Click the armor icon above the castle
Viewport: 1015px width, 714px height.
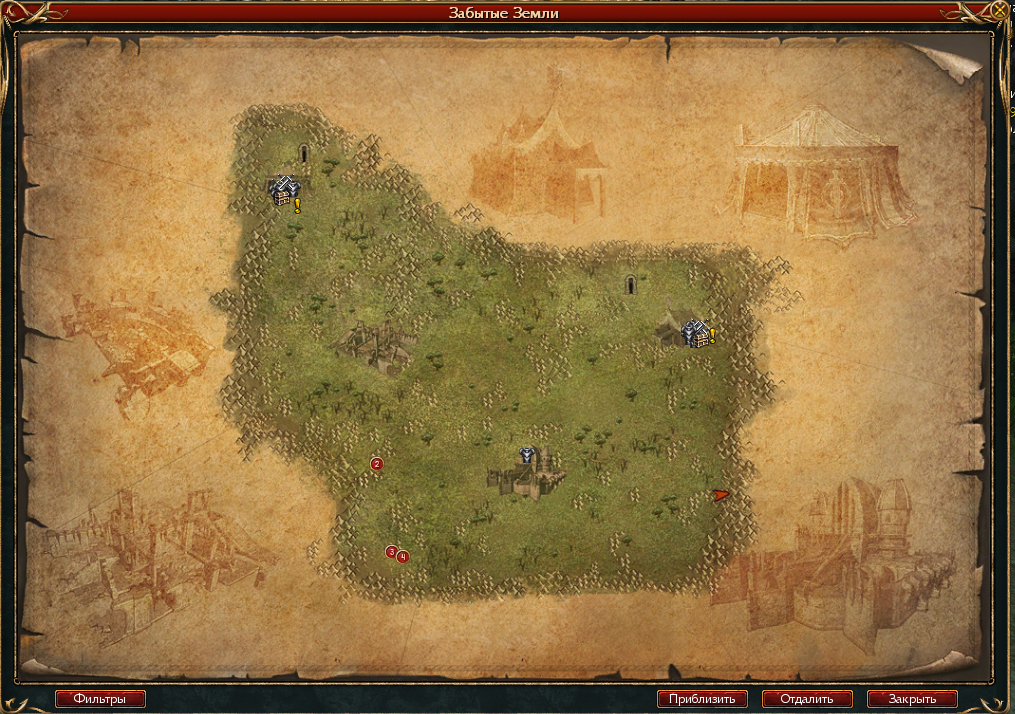tap(527, 456)
